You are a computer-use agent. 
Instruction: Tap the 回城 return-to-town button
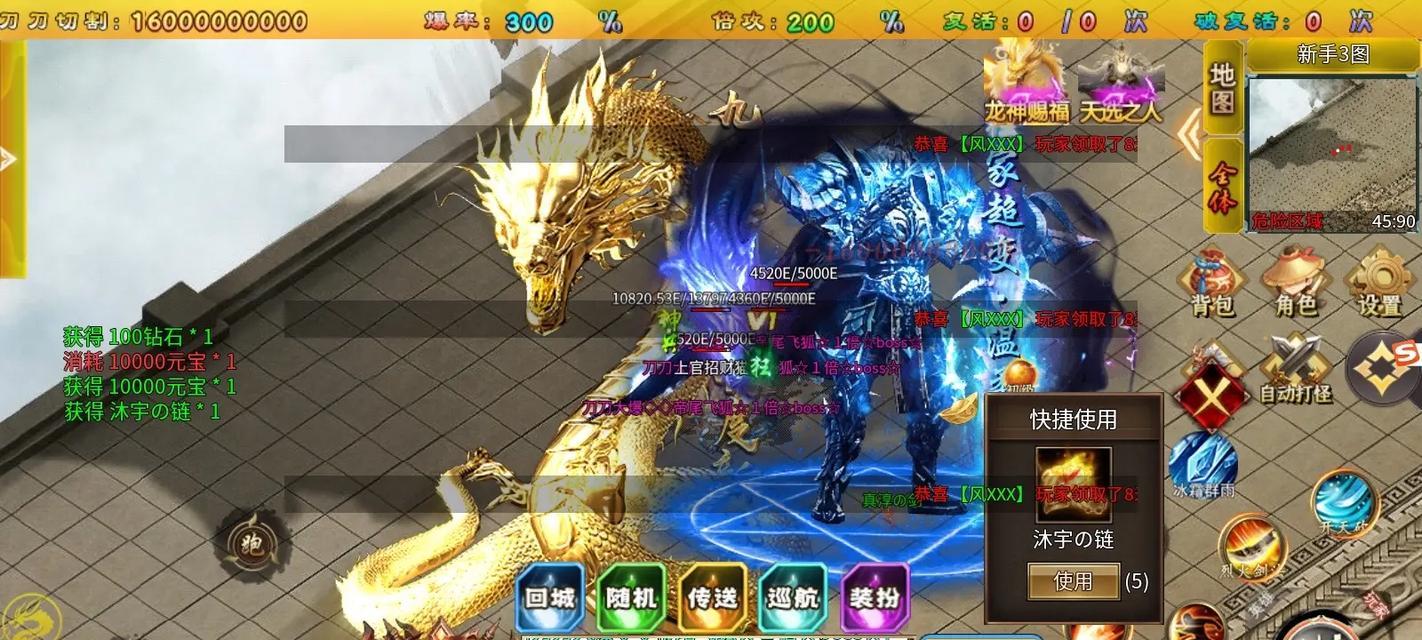550,598
